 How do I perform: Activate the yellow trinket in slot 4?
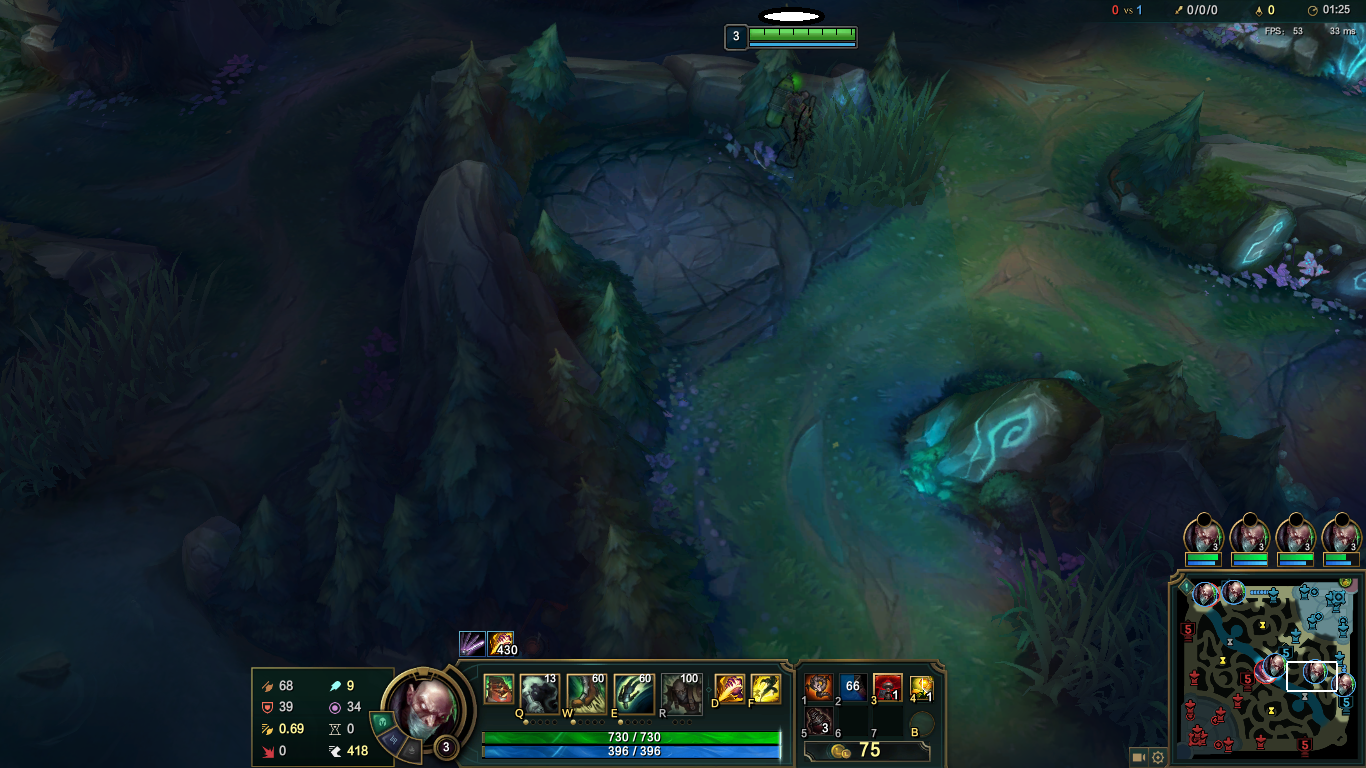(x=921, y=687)
